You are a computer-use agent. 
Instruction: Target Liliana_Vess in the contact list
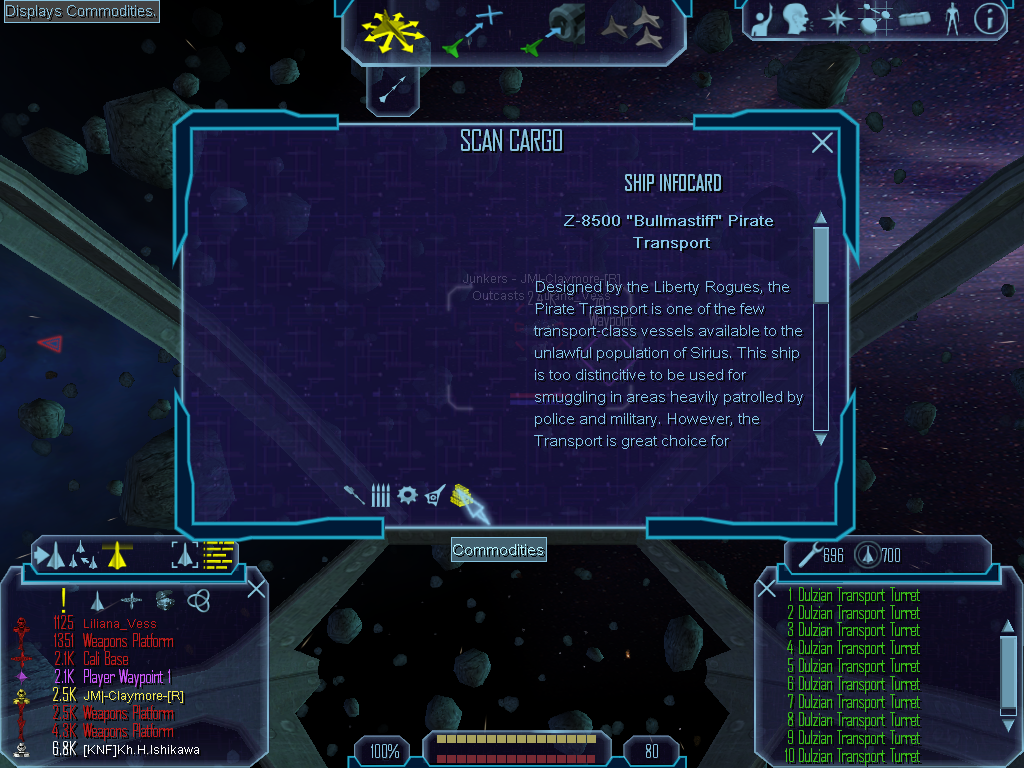(x=120, y=624)
